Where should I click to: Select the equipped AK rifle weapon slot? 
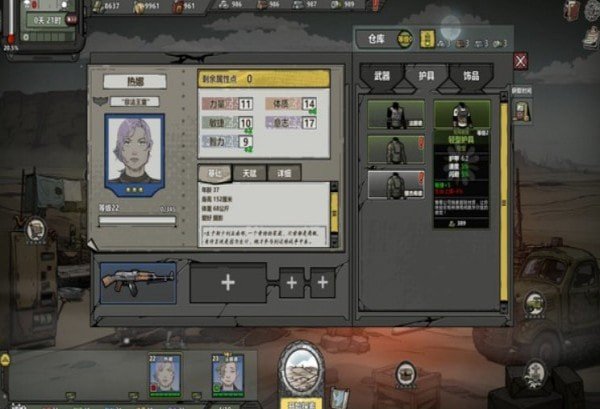click(x=137, y=282)
